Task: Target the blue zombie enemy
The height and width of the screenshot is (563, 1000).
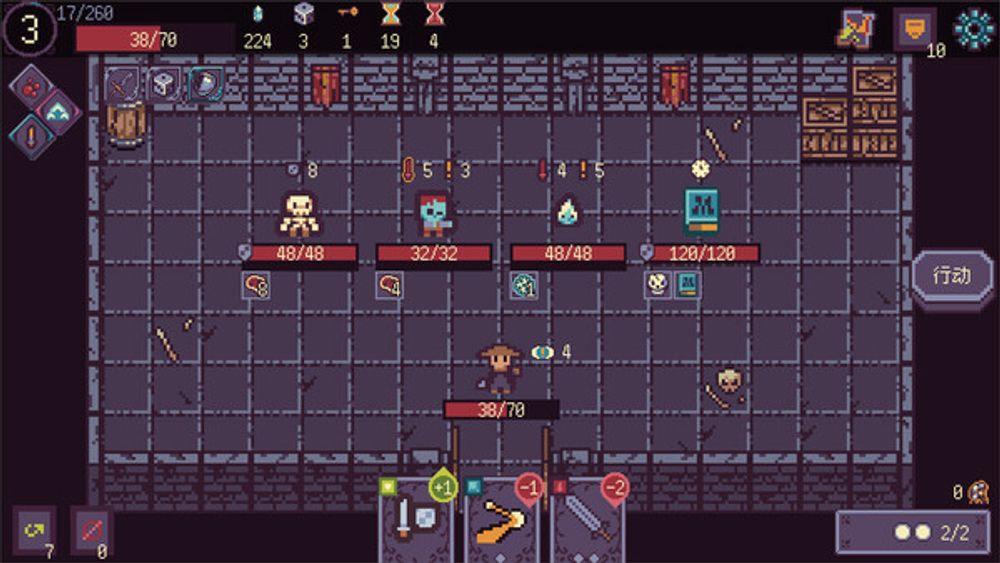Action: (434, 213)
